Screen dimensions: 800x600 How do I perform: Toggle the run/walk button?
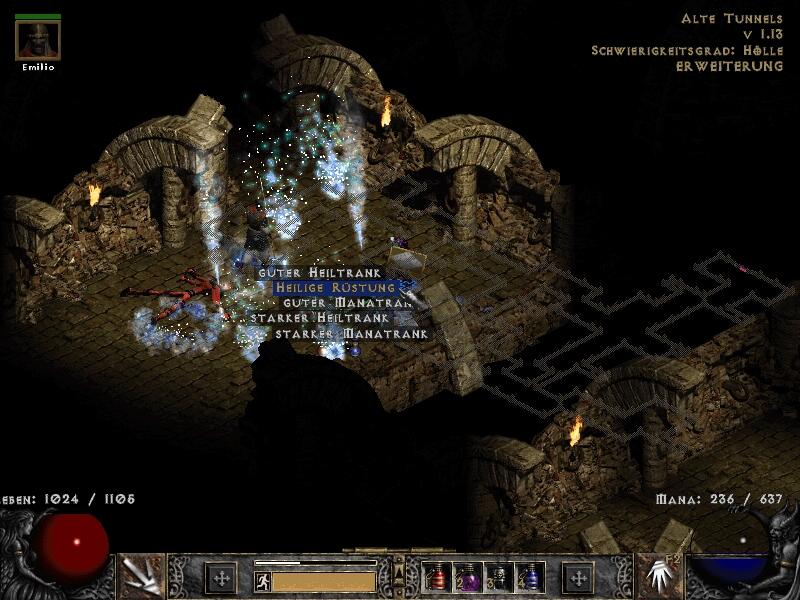(262, 580)
